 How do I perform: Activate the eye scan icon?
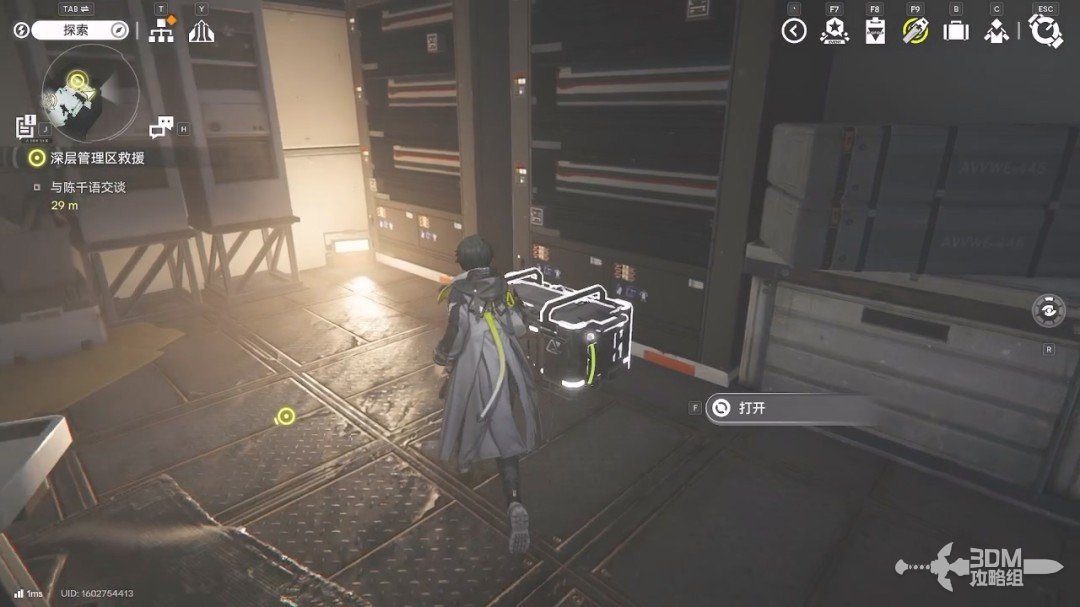point(1048,310)
